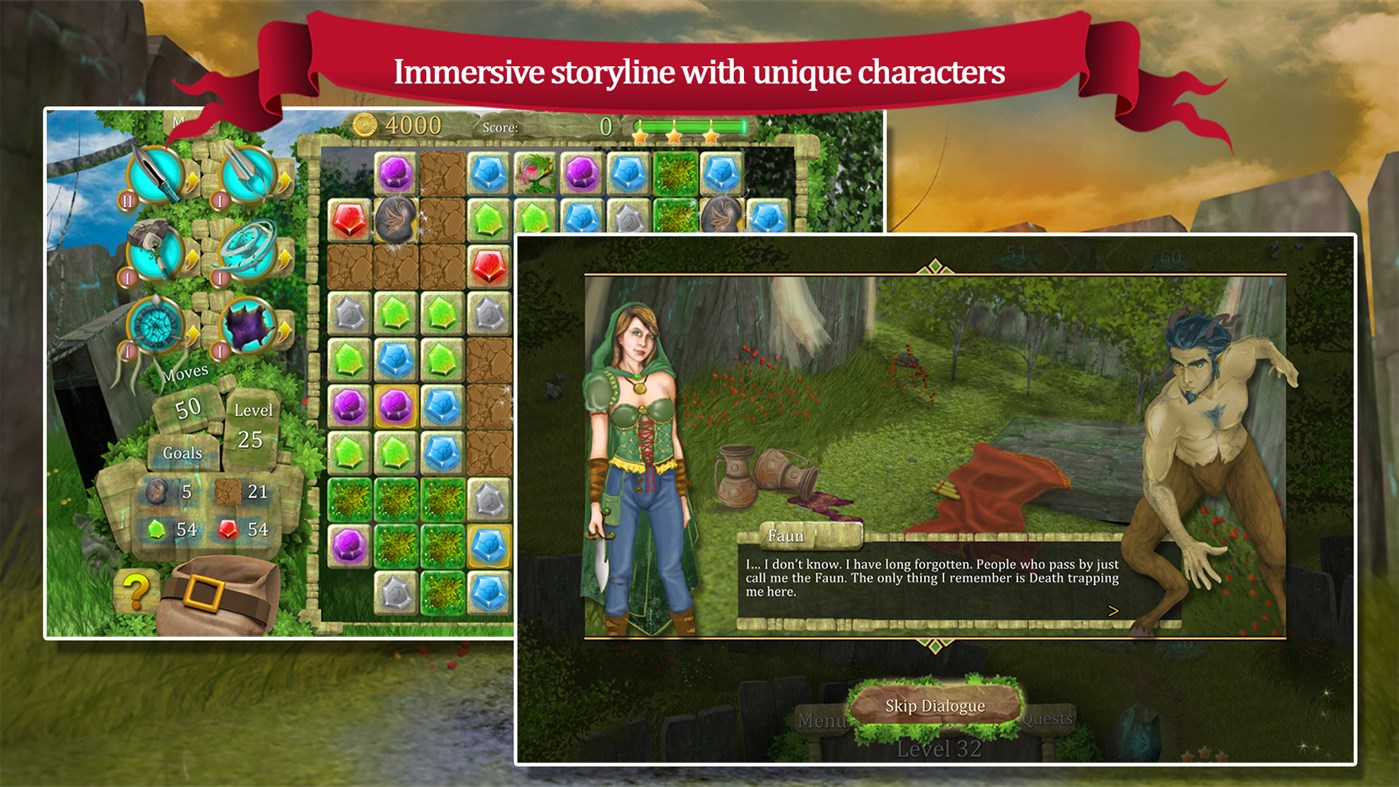Click the green gem goal icon
The image size is (1399, 787).
coord(156,529)
